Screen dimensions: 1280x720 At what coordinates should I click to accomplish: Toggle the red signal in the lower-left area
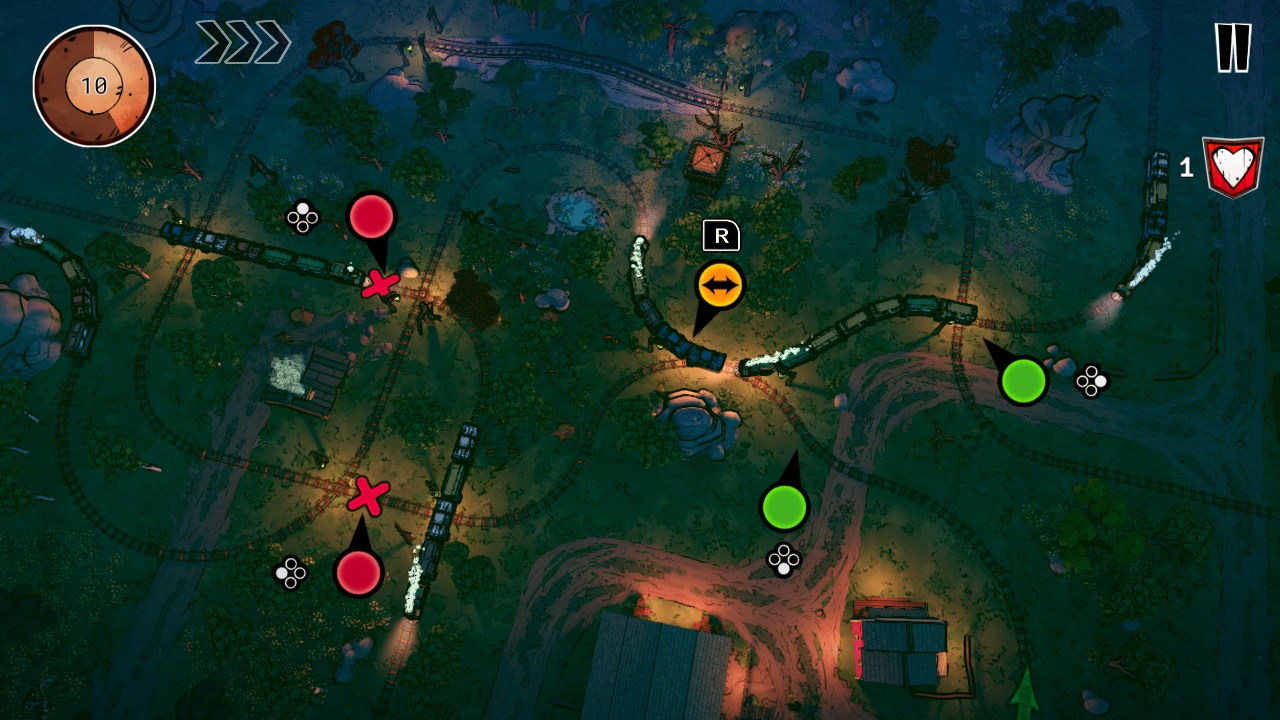pyautogui.click(x=359, y=575)
